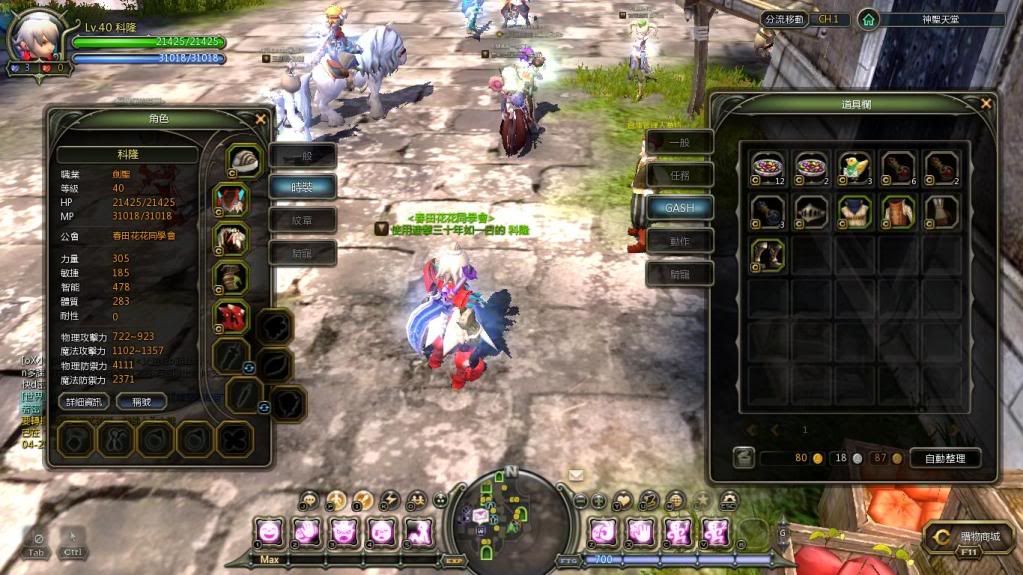
Task: Open the 稱號 title button
Action: point(140,401)
